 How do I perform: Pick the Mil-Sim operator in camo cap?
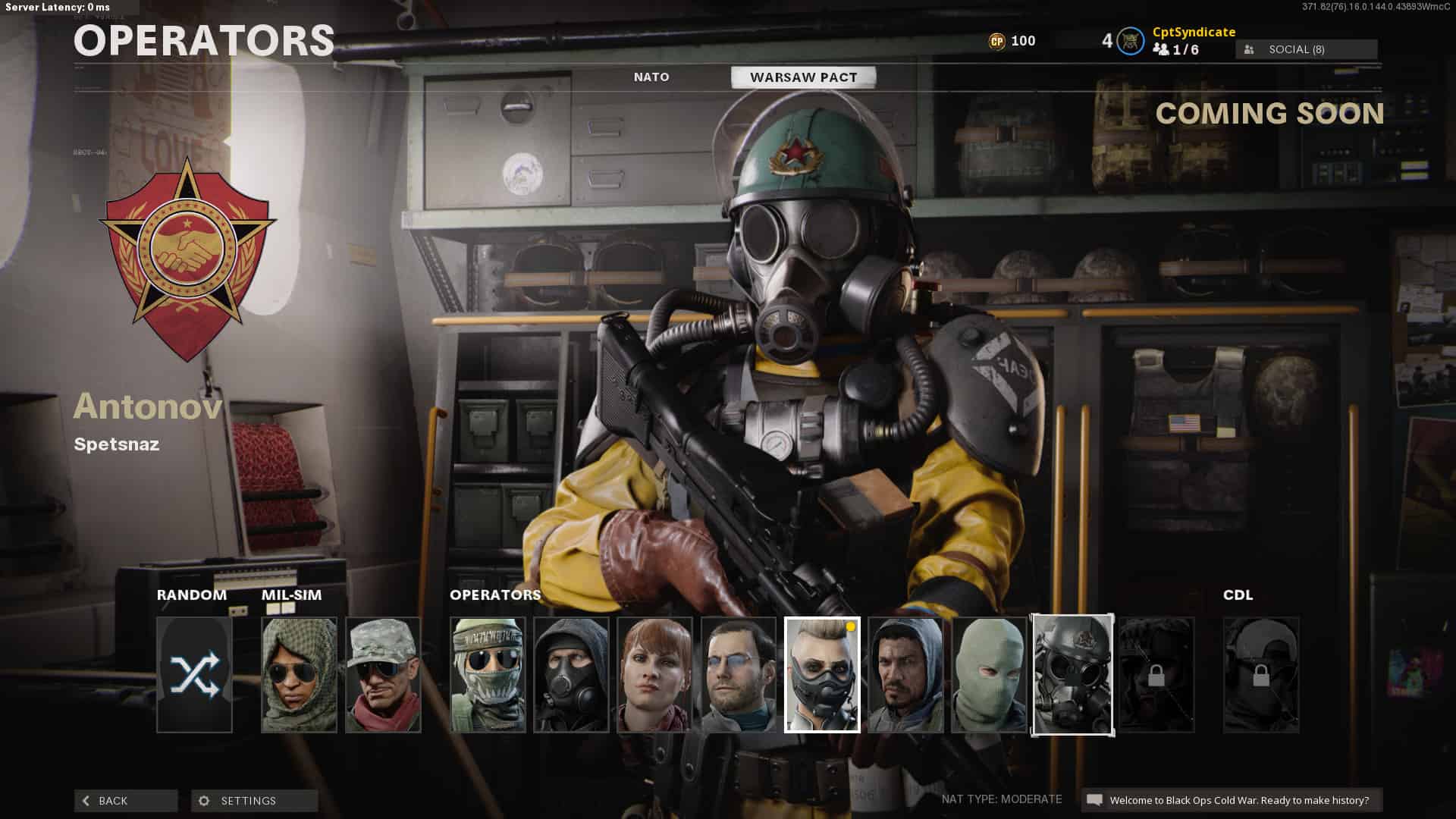[383, 675]
